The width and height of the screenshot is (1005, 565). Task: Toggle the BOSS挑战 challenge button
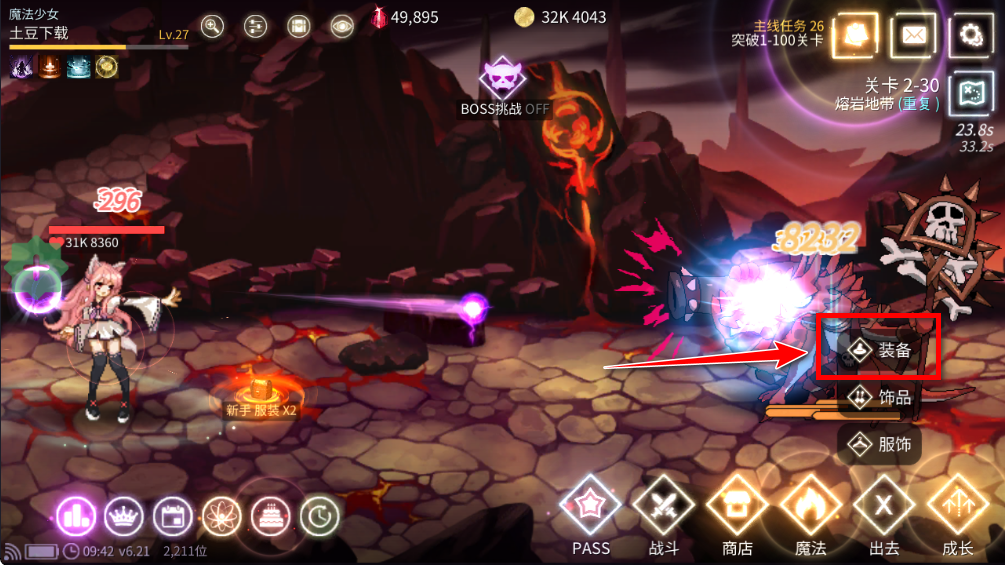(x=503, y=78)
